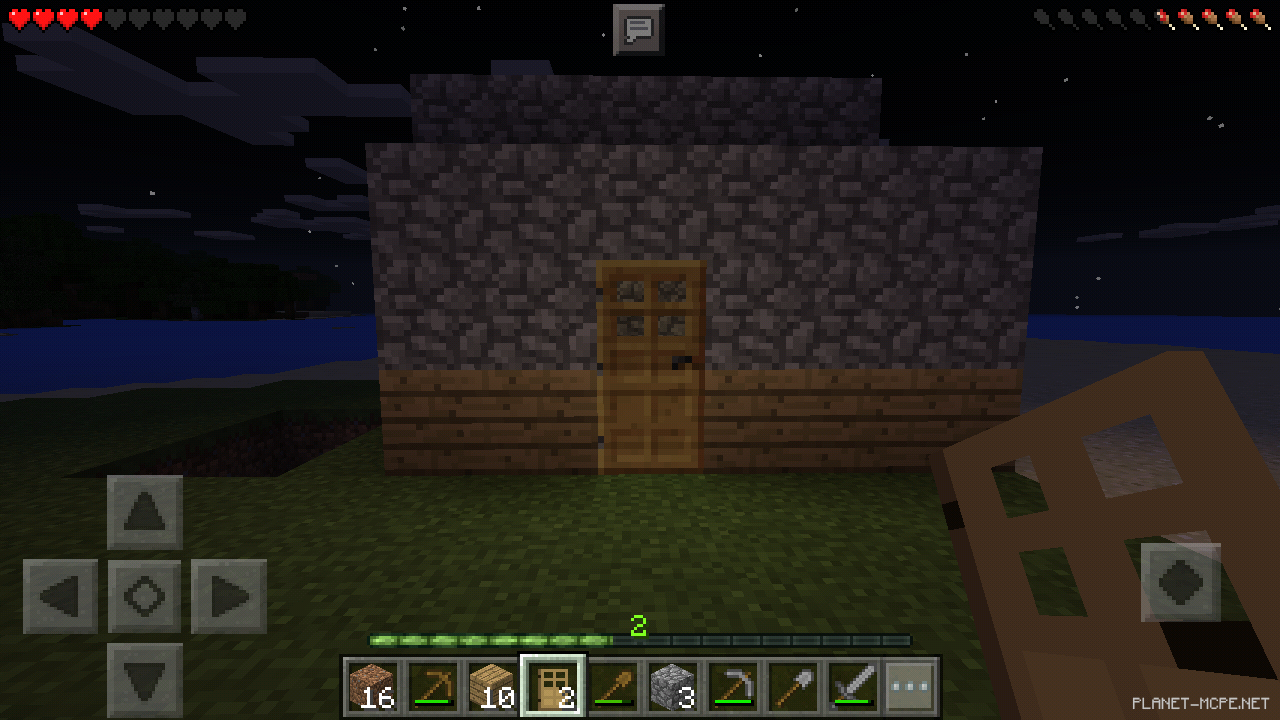1280x720 pixels.
Task: Select the wooden shovel in the hotbar
Action: pos(613,684)
